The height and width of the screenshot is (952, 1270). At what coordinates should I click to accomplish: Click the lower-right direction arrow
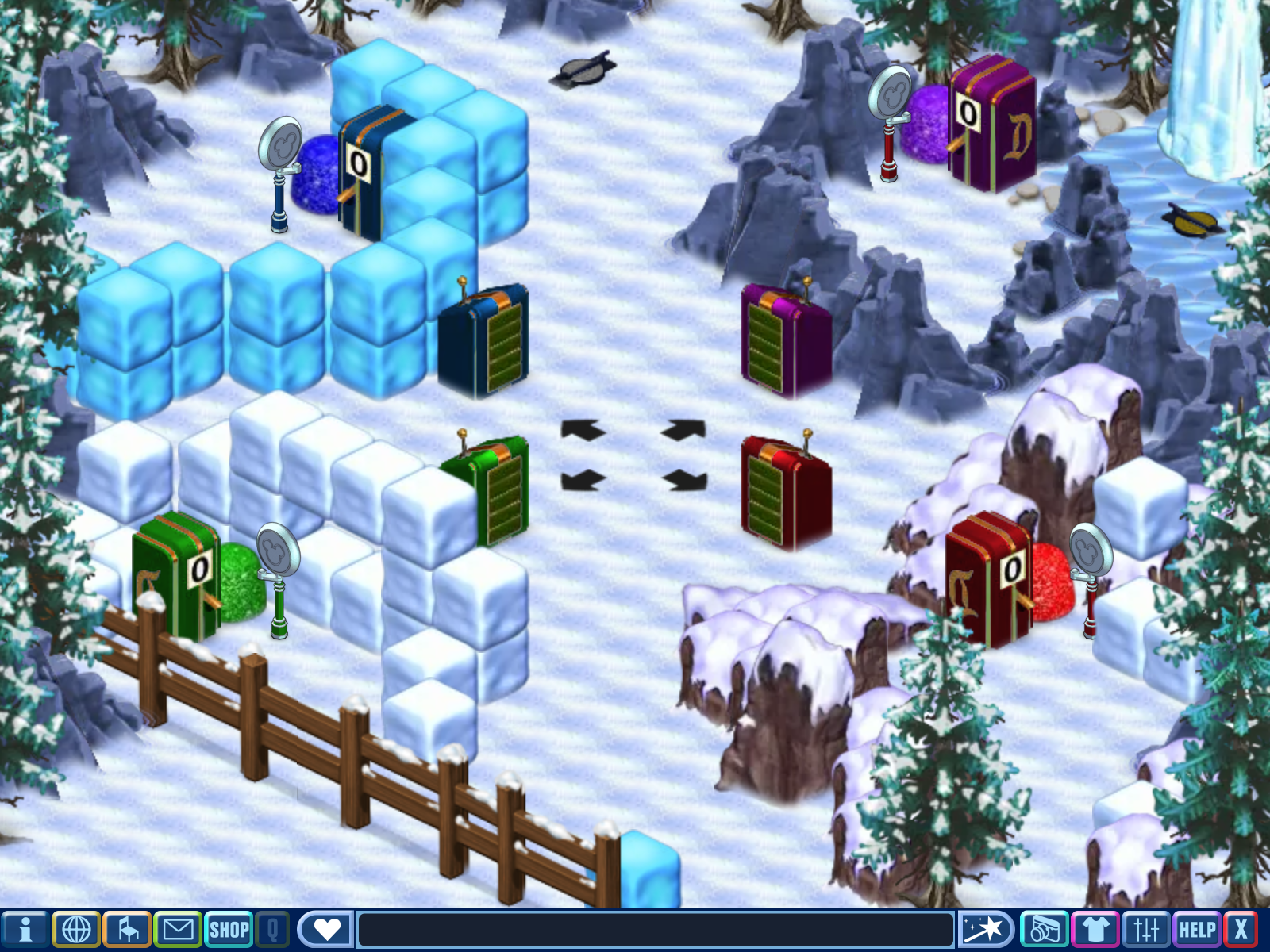tap(684, 480)
